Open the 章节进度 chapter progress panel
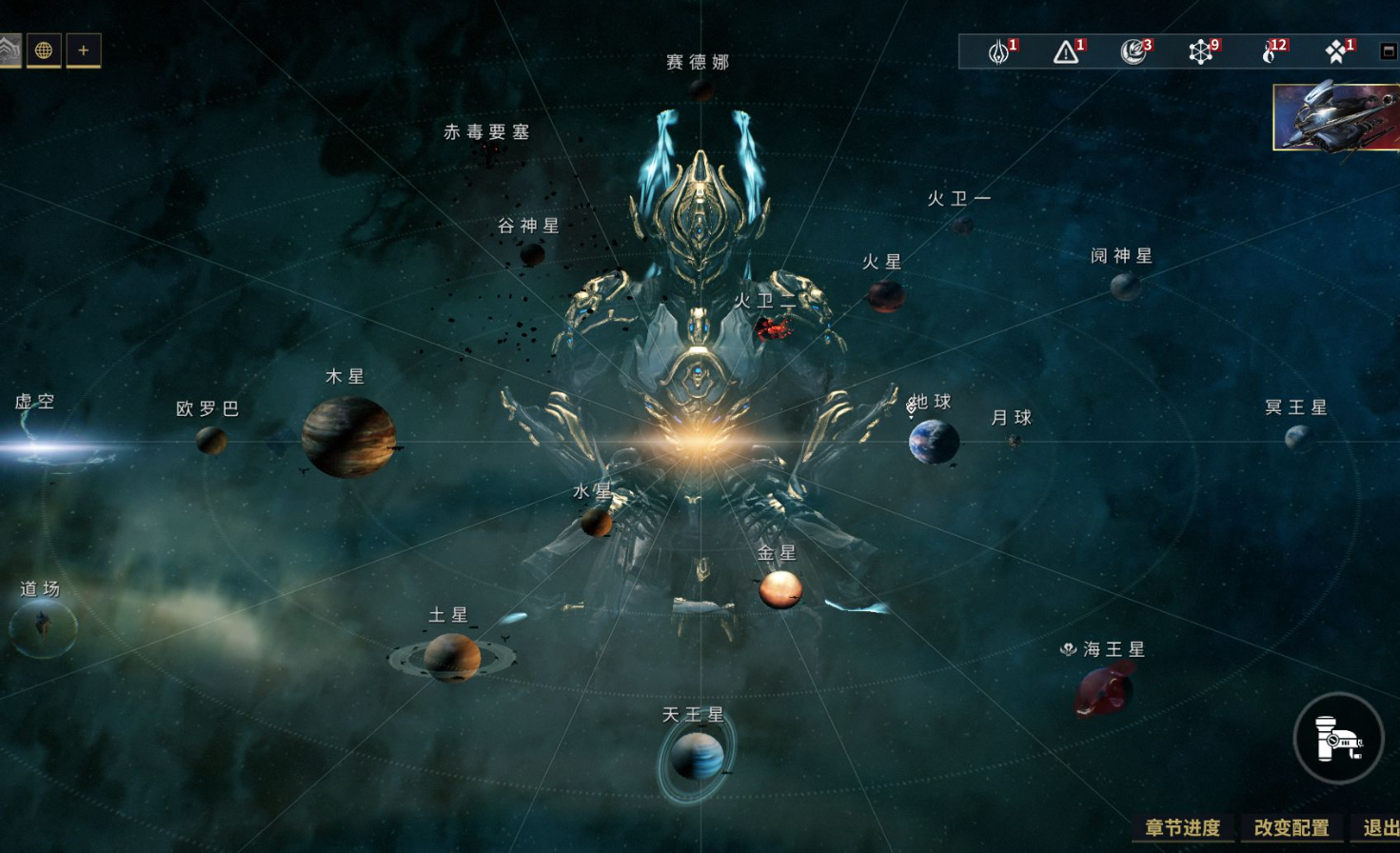 [x=1182, y=827]
